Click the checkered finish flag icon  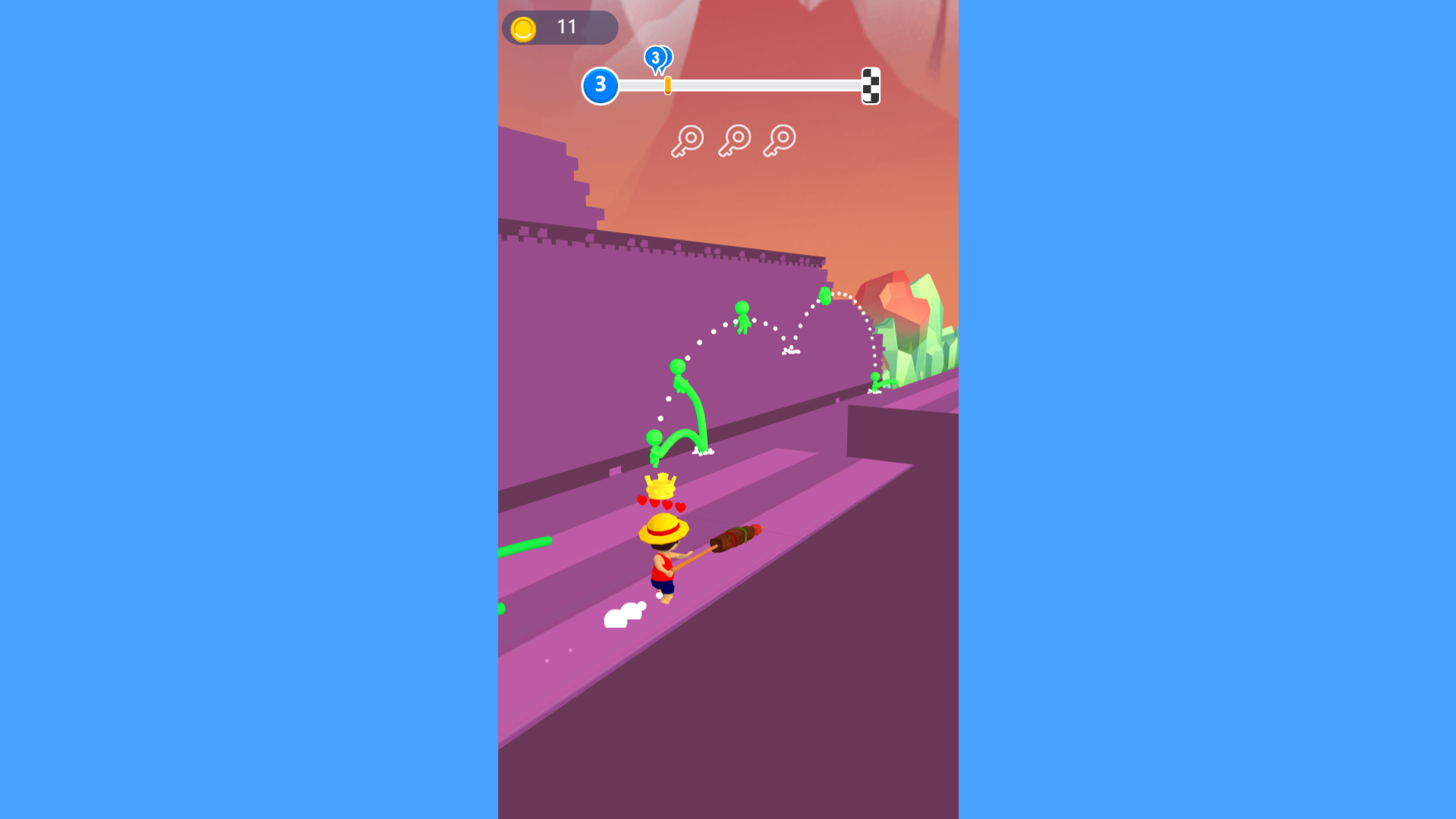coord(871,86)
